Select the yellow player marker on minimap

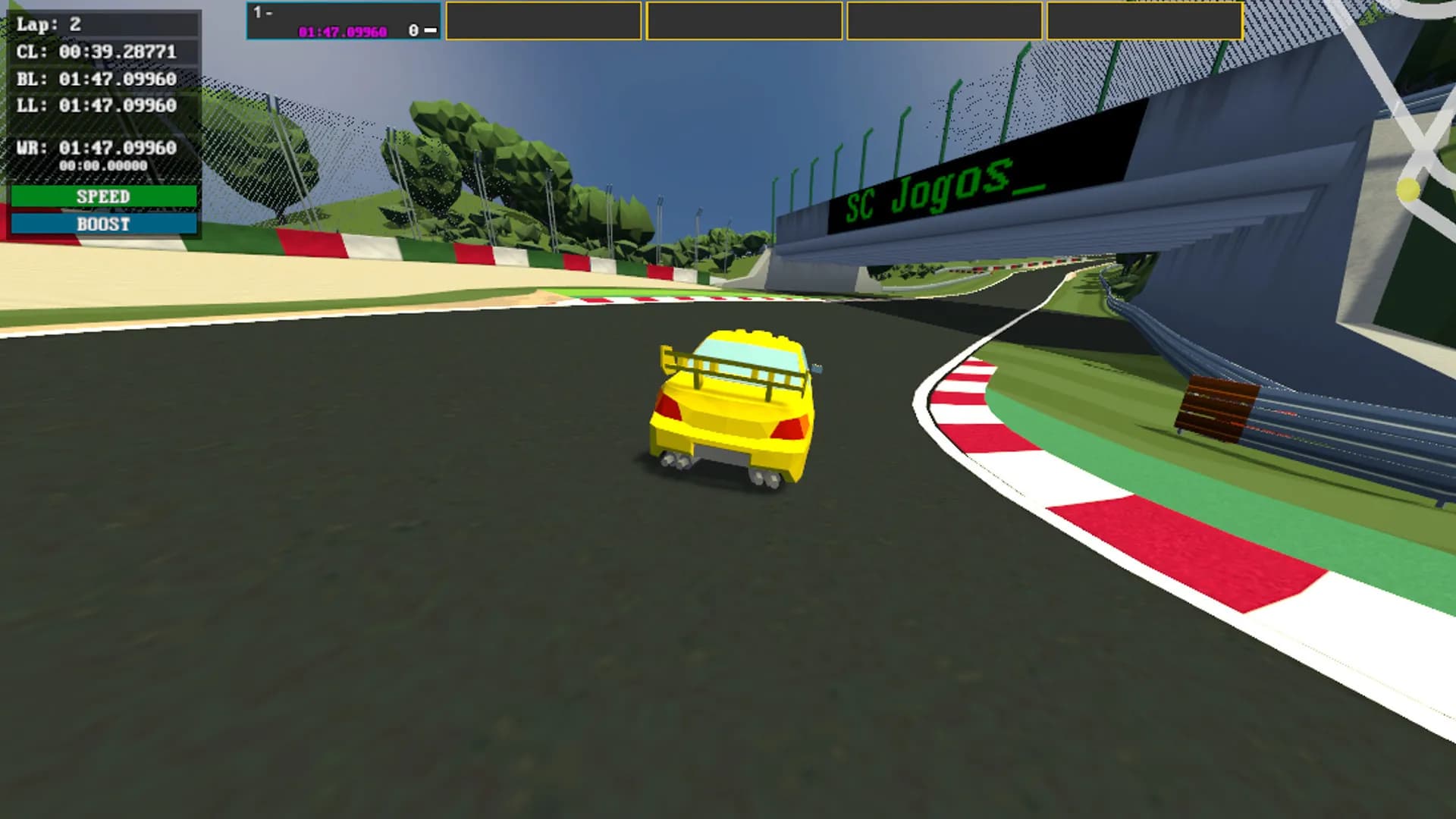point(1407,190)
